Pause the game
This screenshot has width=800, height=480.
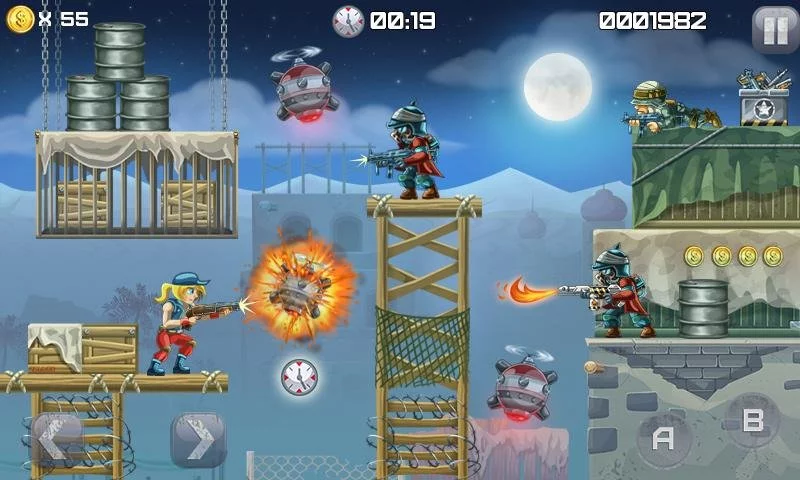point(775,29)
